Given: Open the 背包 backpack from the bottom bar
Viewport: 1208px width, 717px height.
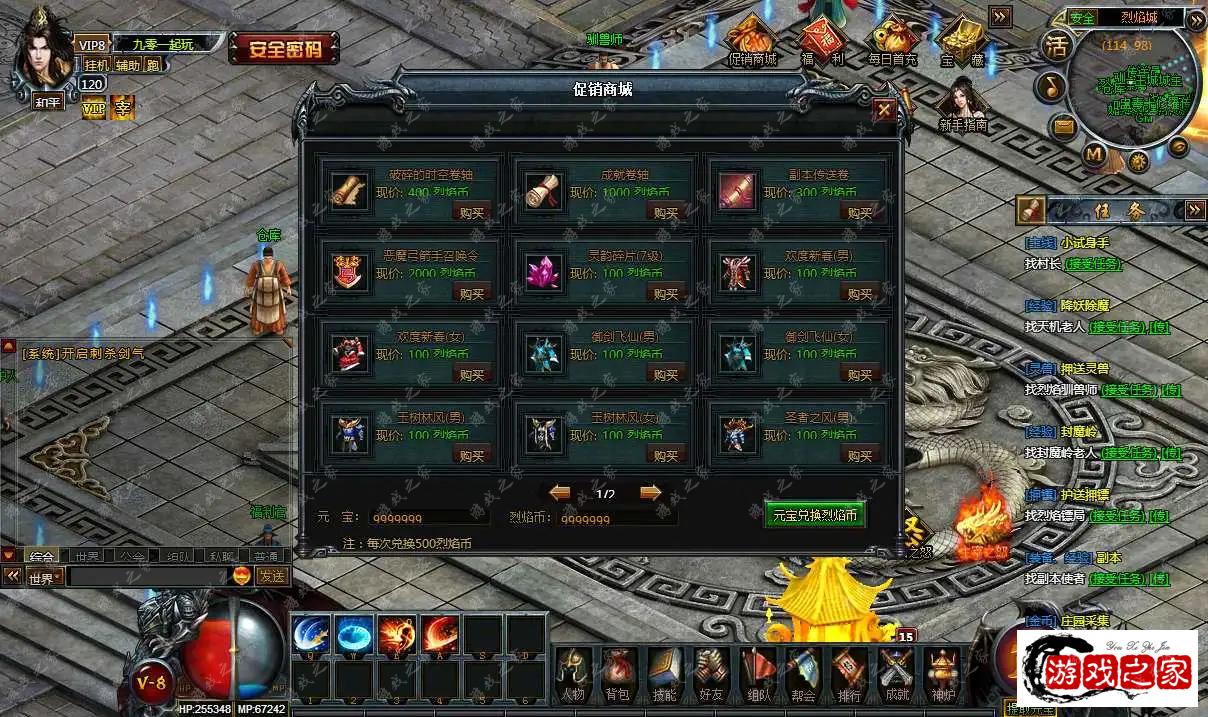Looking at the screenshot, I should coord(618,674).
